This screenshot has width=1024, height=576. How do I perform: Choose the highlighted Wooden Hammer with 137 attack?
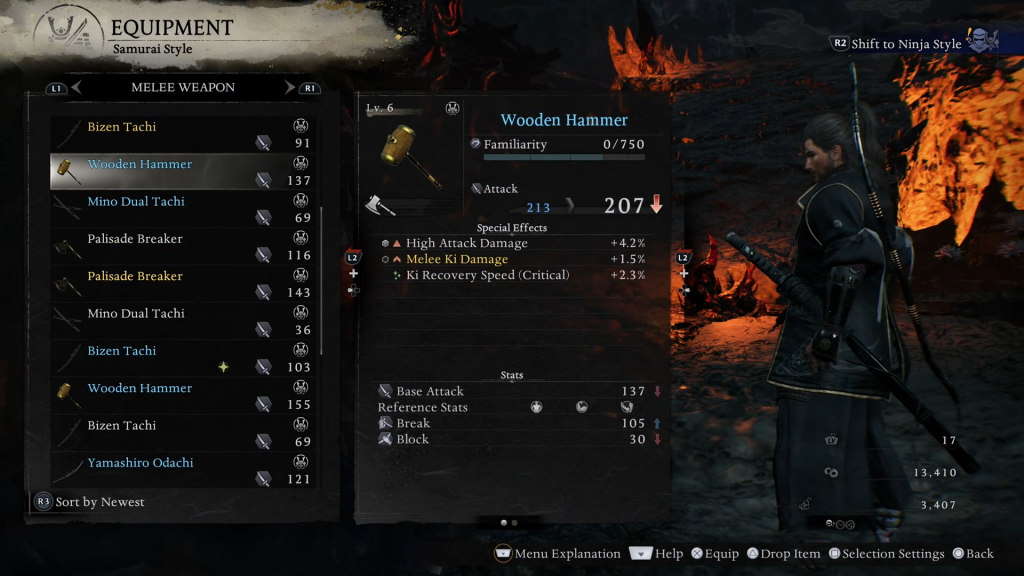tap(183, 171)
